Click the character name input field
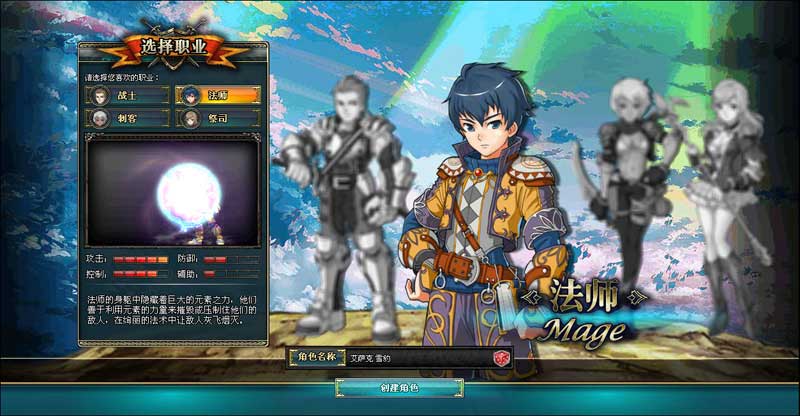Viewport: 800px width, 416px height. click(x=418, y=357)
